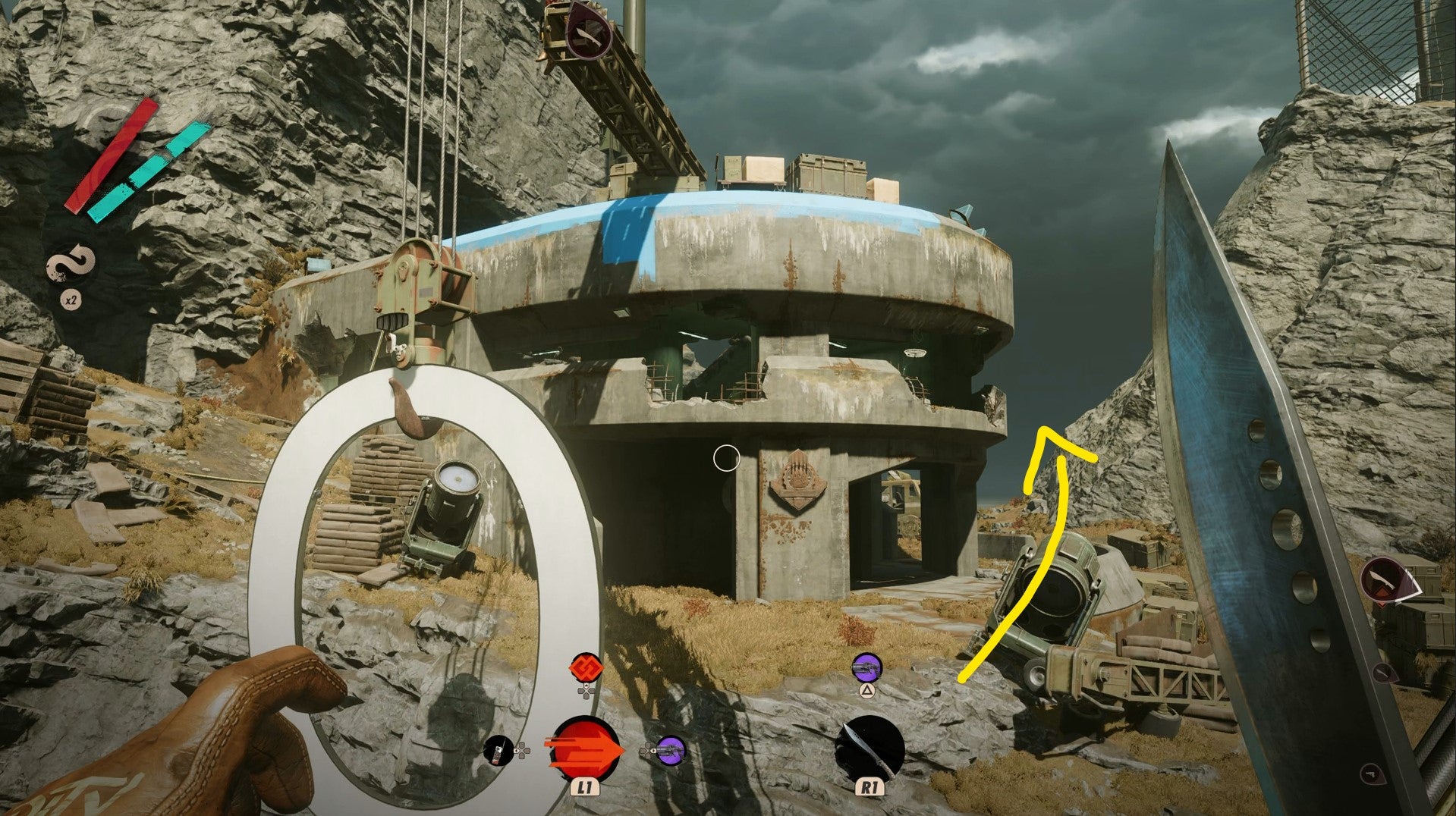Select the Hackamajig gadget icon

click(498, 751)
